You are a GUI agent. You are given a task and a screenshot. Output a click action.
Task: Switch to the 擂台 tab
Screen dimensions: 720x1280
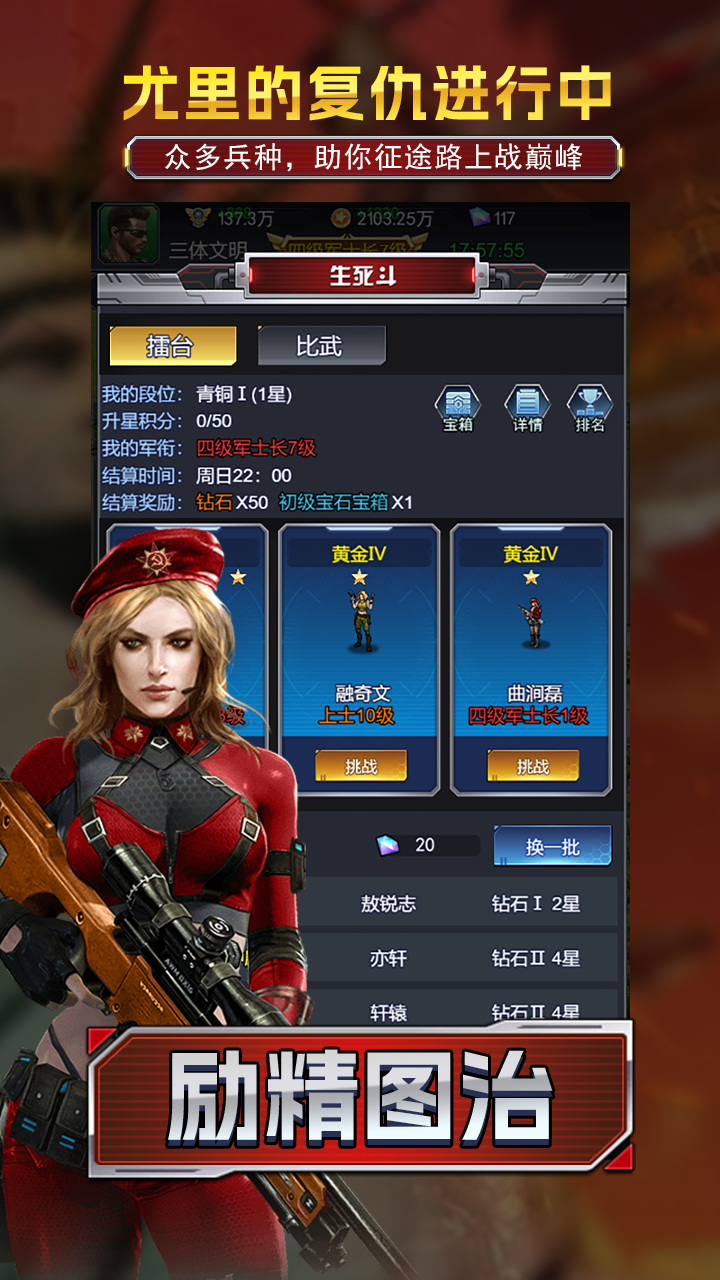(x=172, y=346)
